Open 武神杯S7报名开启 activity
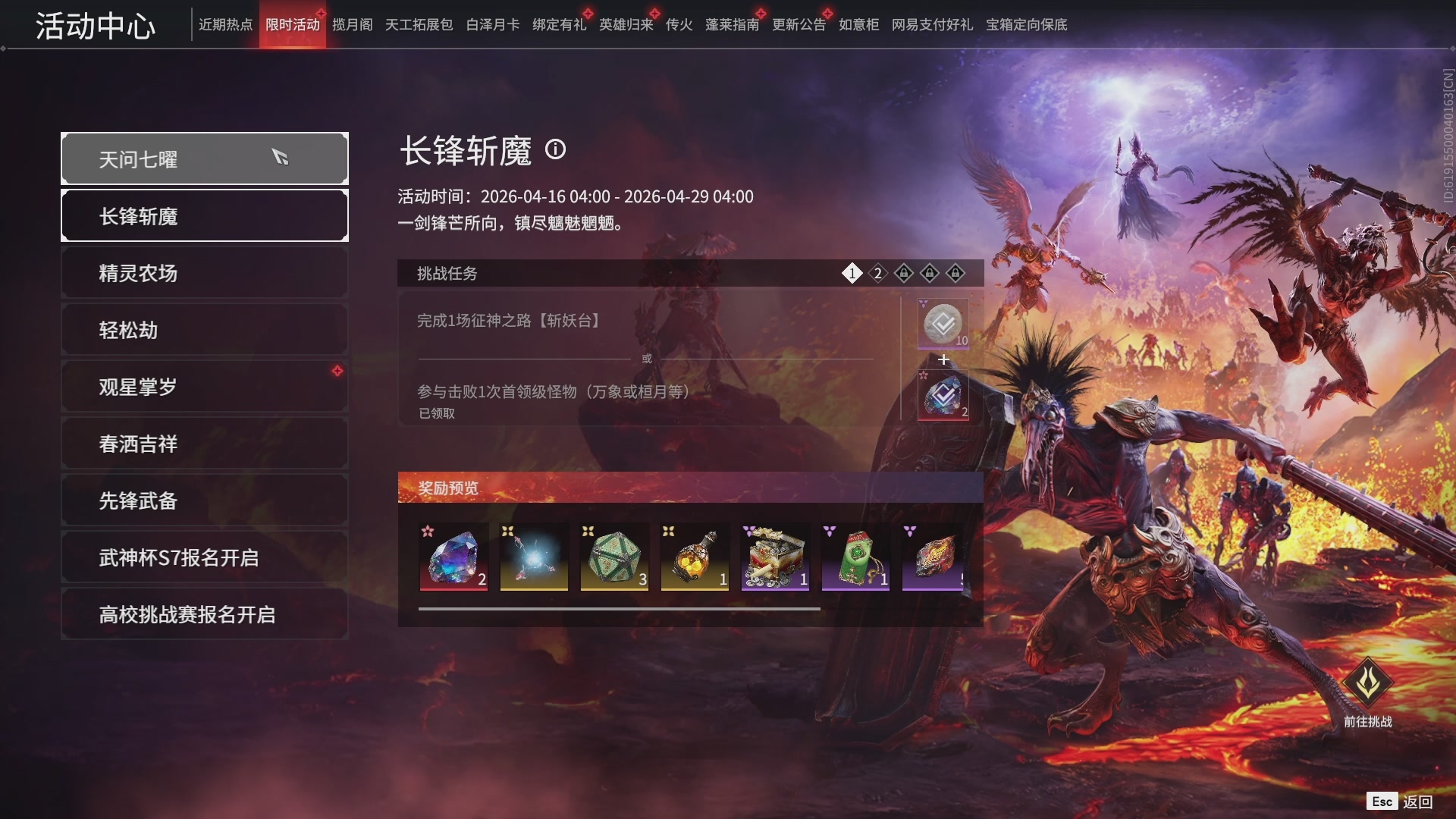Screen dimensions: 1456x819 click(204, 557)
